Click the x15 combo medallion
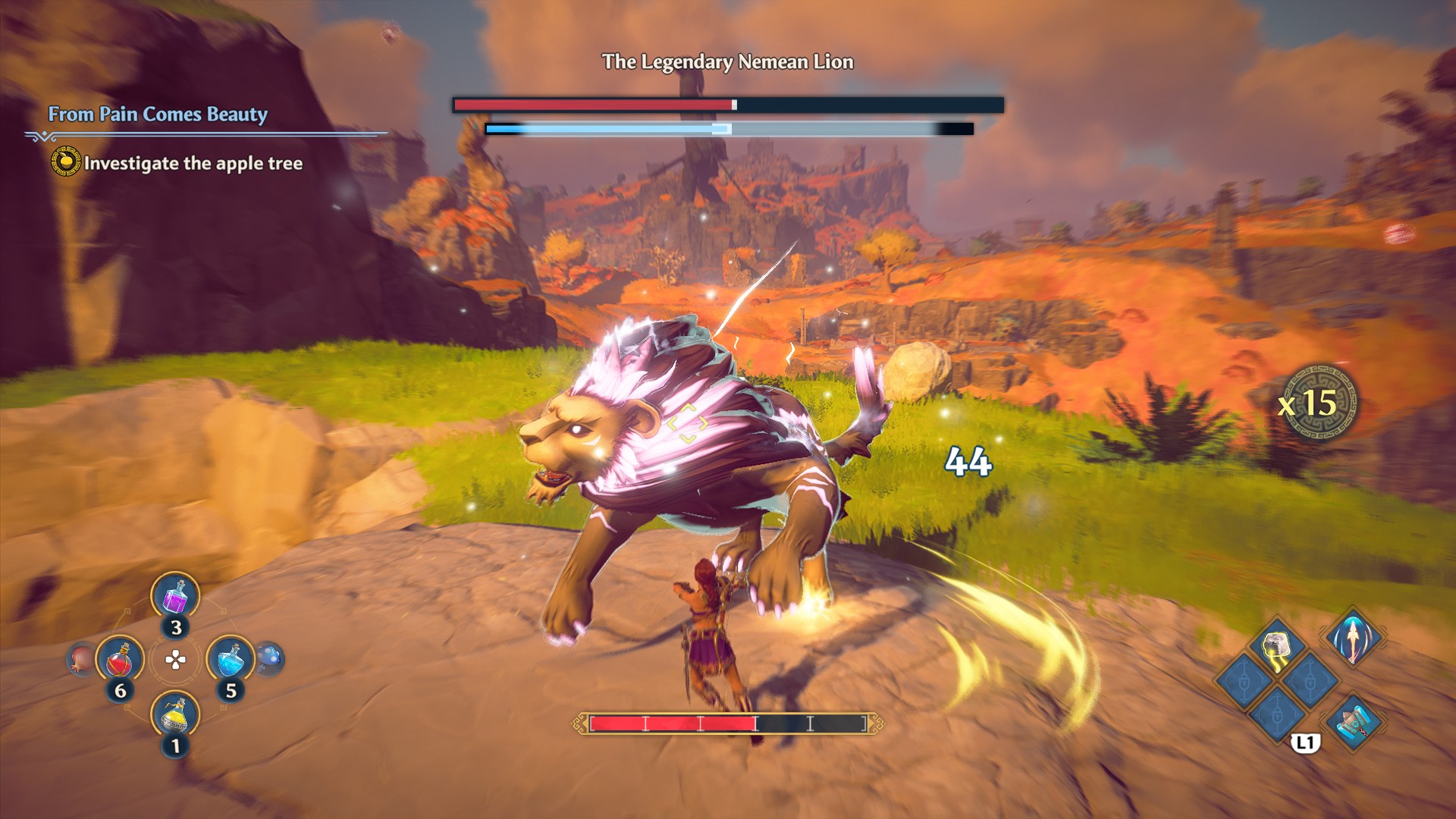 point(1316,403)
